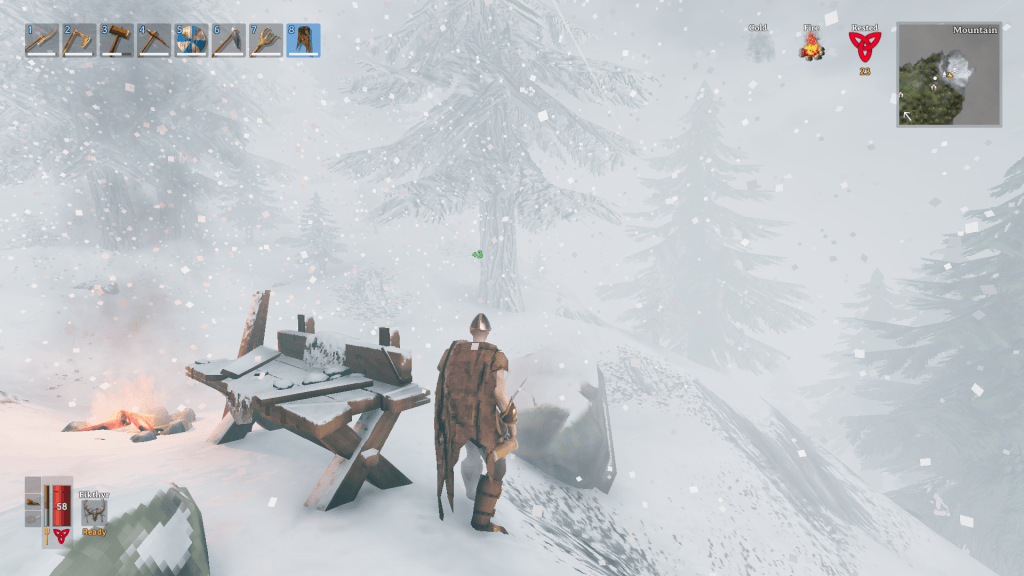Click the Cold status effect icon

759,45
